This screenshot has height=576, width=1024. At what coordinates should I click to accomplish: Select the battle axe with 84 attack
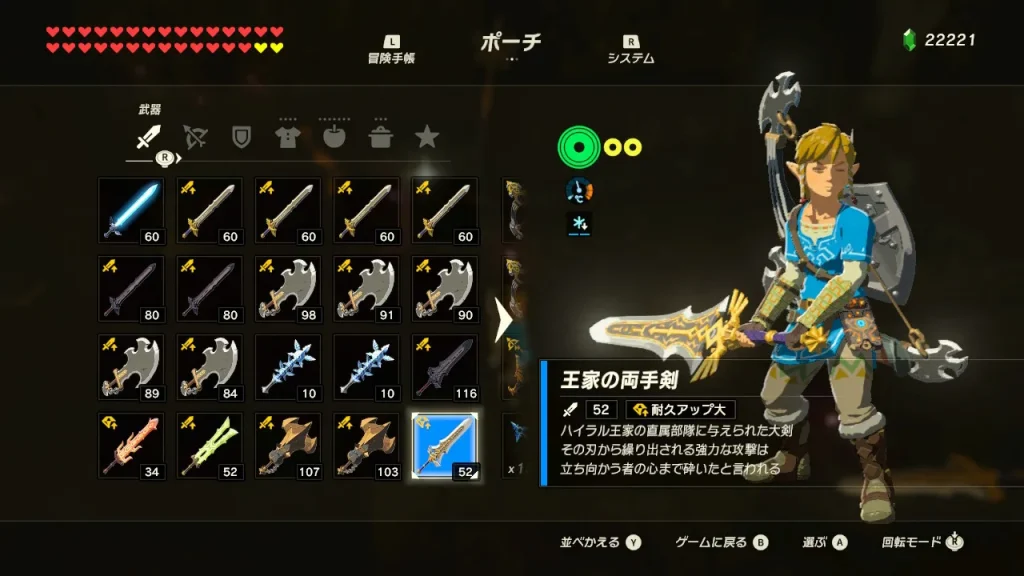click(210, 366)
